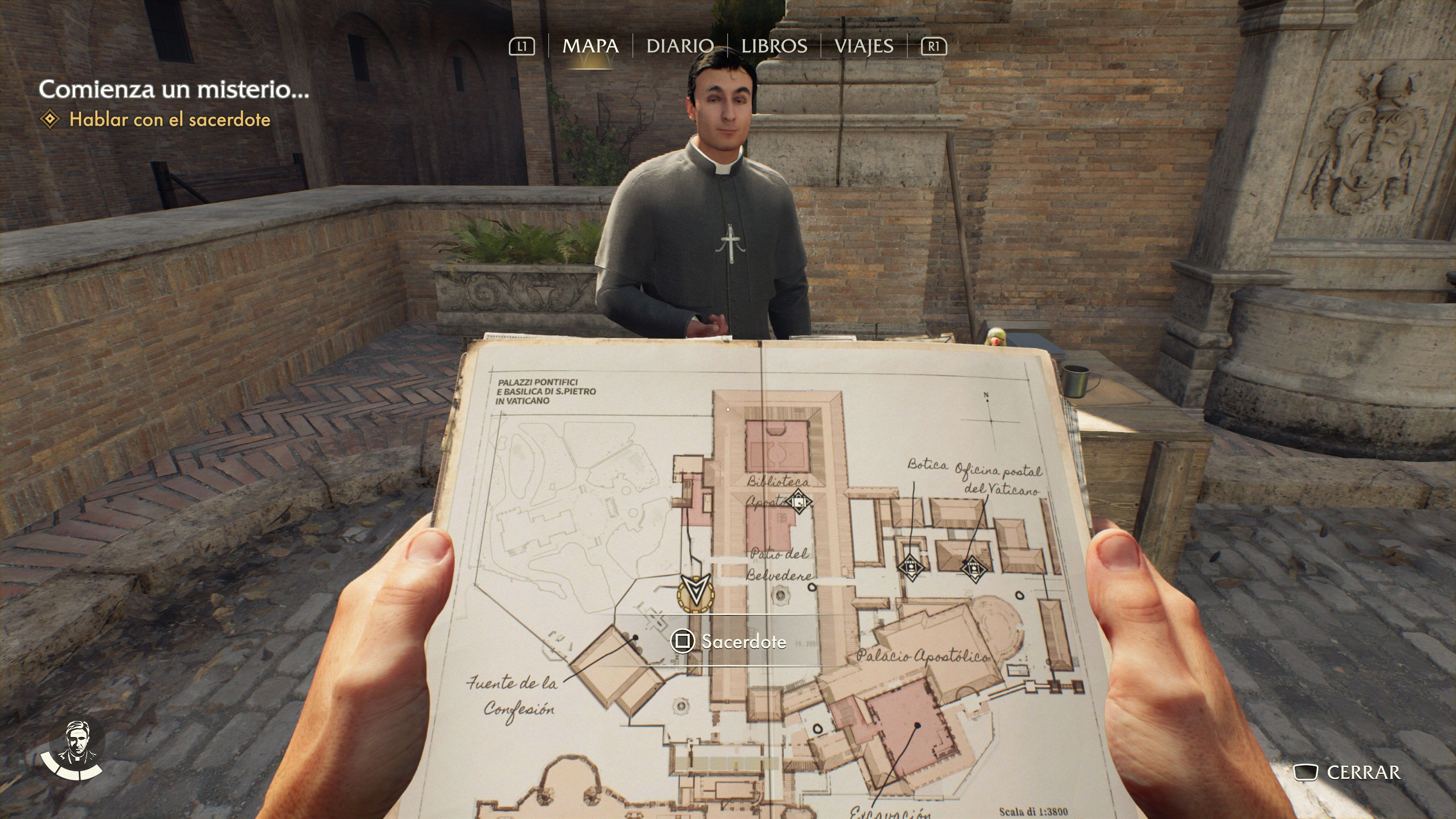The height and width of the screenshot is (819, 1456).
Task: Click the gold player position marker
Action: click(x=696, y=592)
